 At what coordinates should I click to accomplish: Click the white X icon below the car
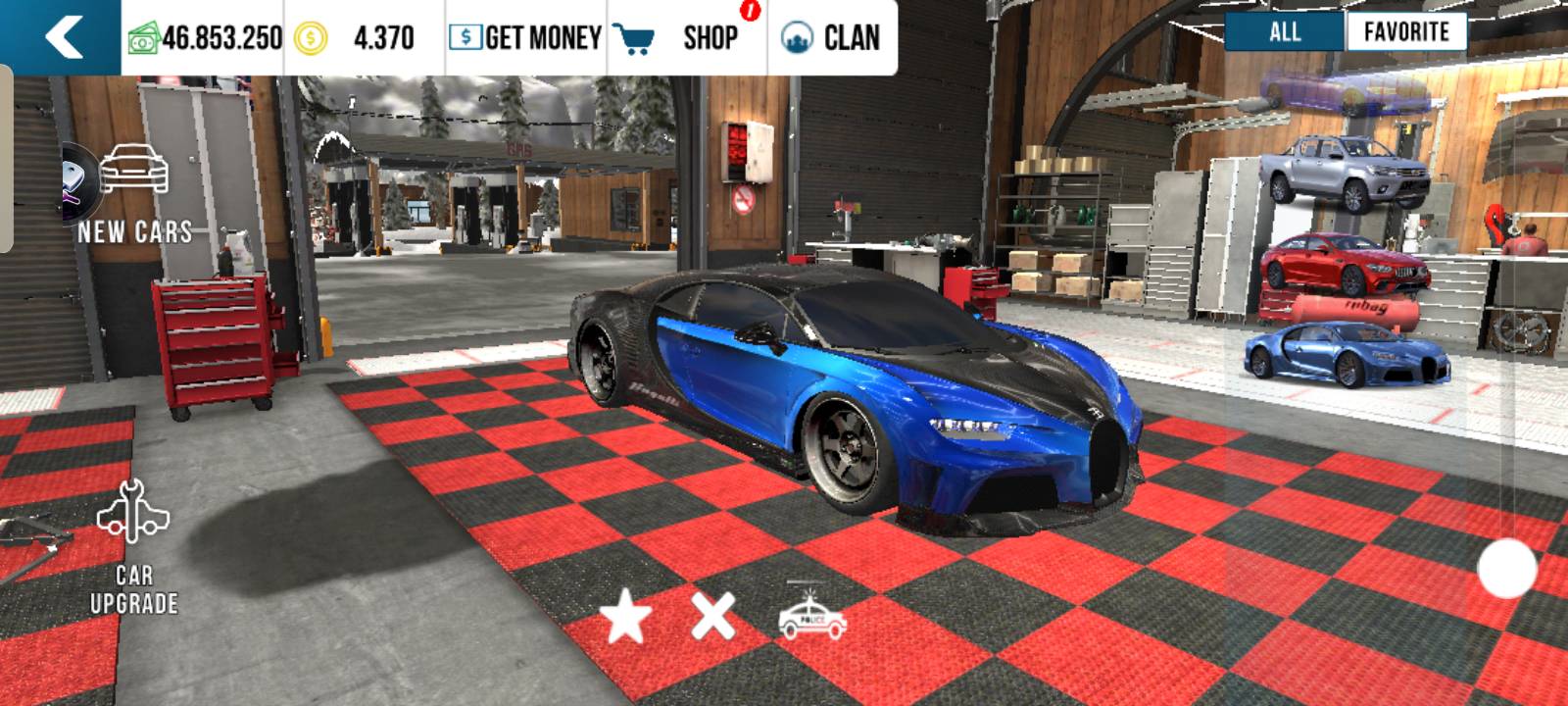click(x=712, y=618)
